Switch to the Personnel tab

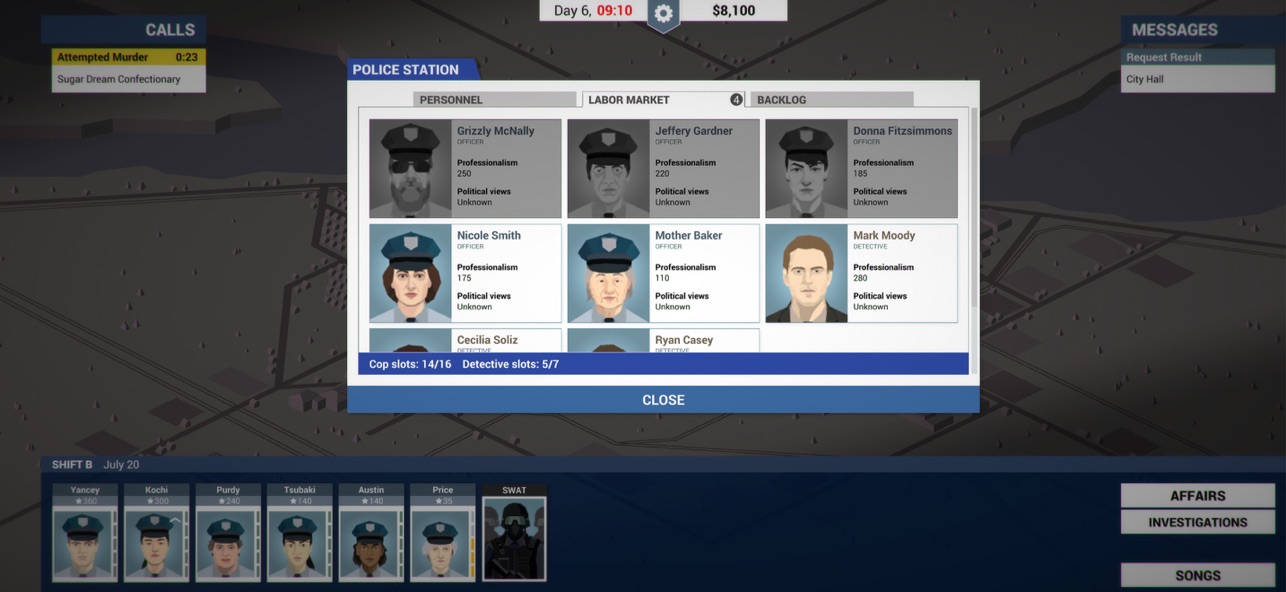tap(494, 100)
